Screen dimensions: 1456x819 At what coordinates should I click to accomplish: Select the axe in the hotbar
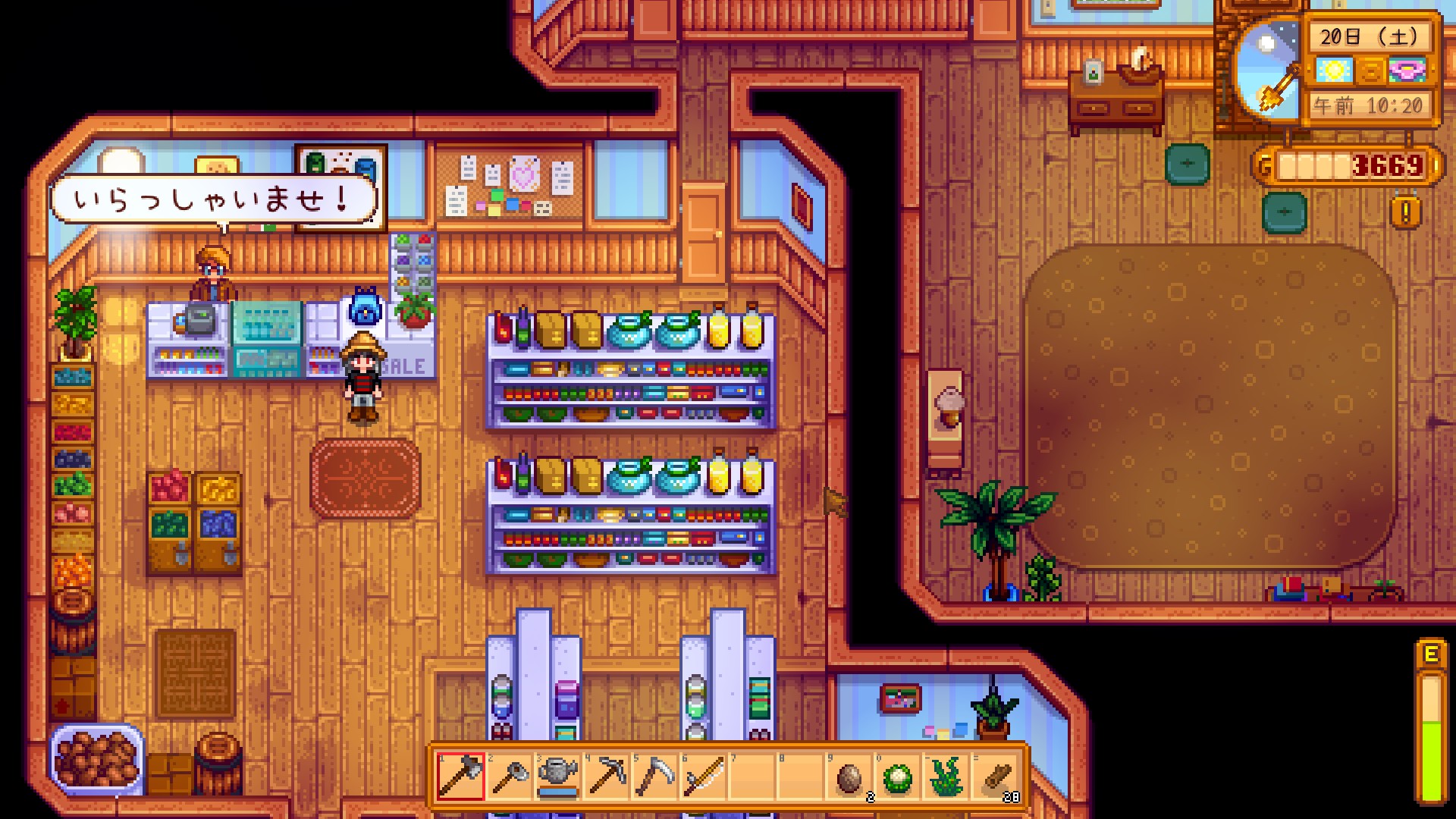[461, 776]
